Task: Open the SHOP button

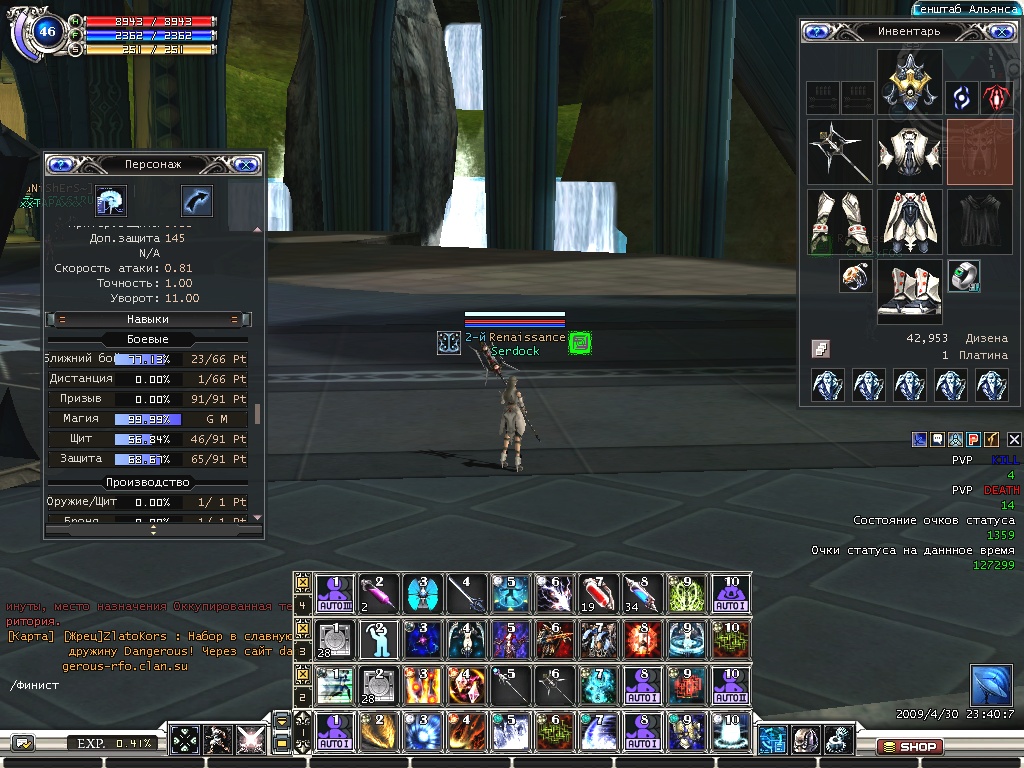Action: point(908,746)
